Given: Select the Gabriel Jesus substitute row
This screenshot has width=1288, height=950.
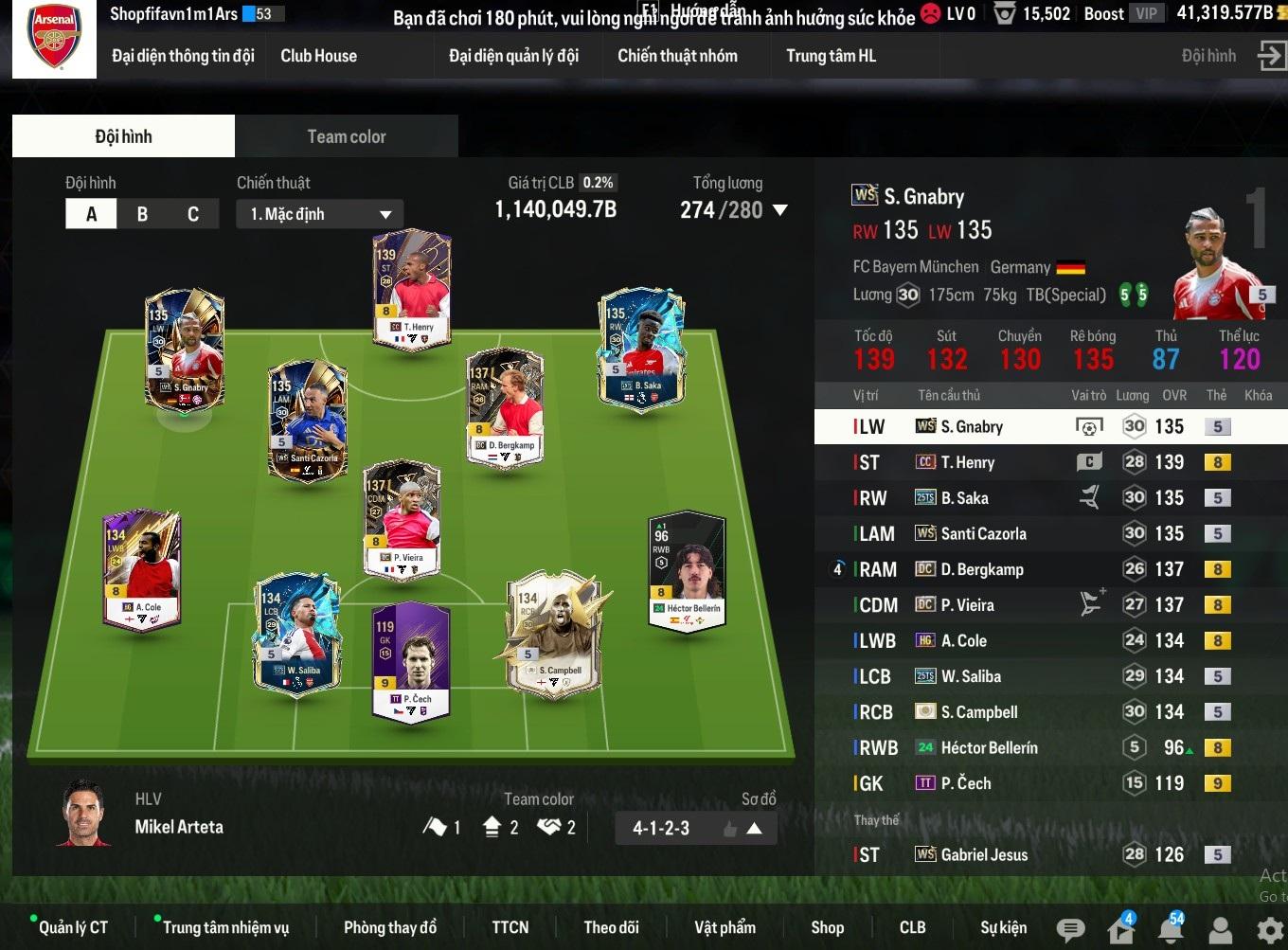Looking at the screenshot, I should (1042, 854).
